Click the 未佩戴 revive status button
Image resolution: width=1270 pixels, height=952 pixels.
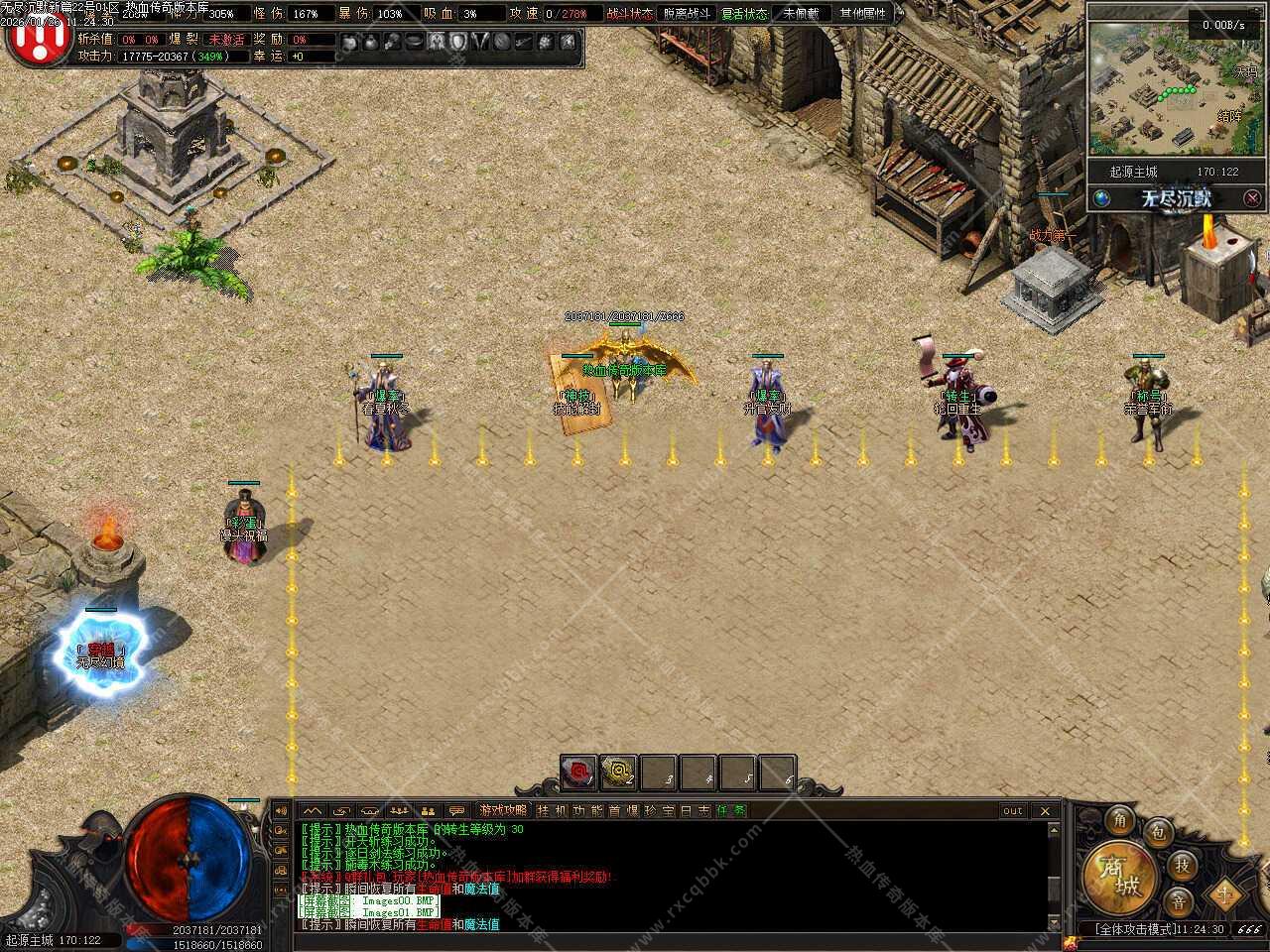pos(802,14)
